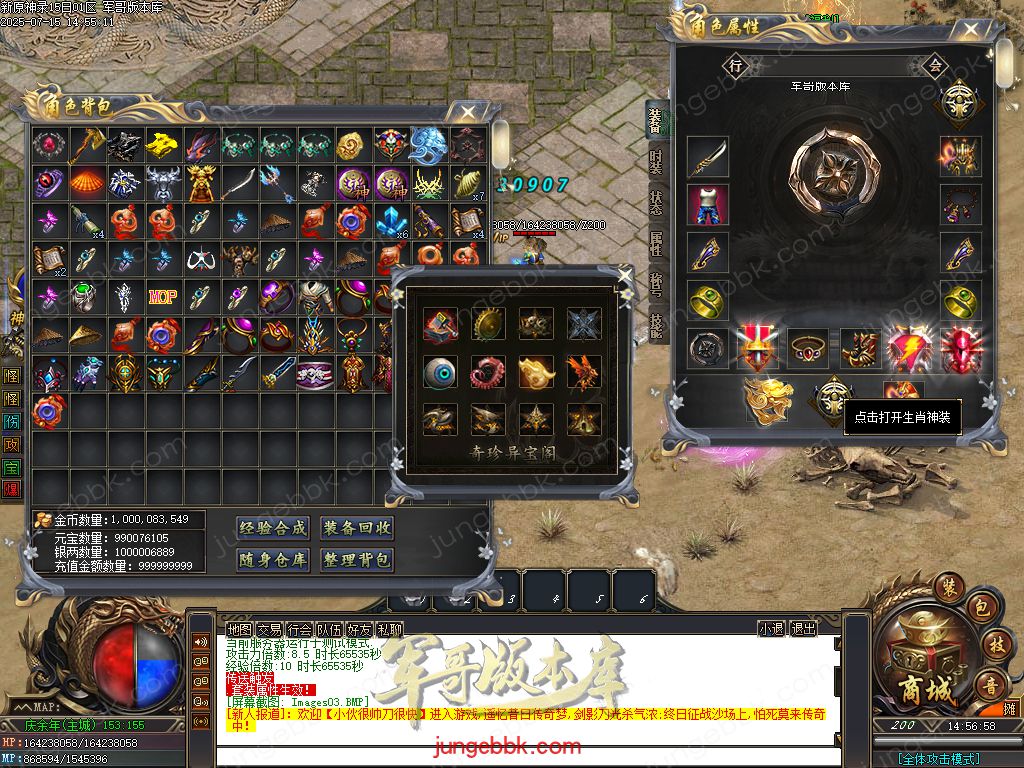Close the 奇珍异宝阁 treasure window
This screenshot has width=1024, height=768.
coord(625,275)
